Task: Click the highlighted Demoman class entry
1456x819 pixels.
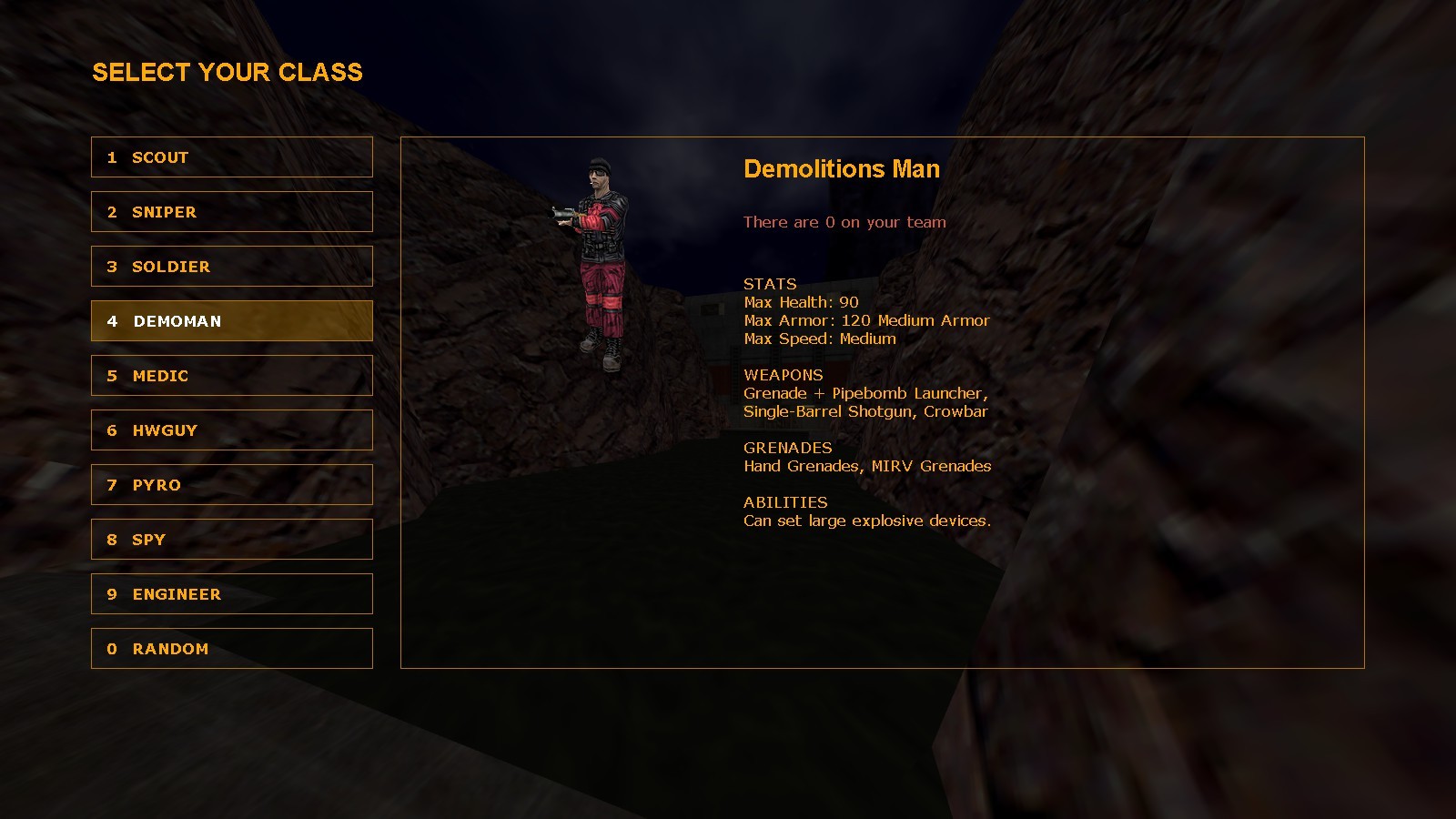Action: [x=231, y=320]
